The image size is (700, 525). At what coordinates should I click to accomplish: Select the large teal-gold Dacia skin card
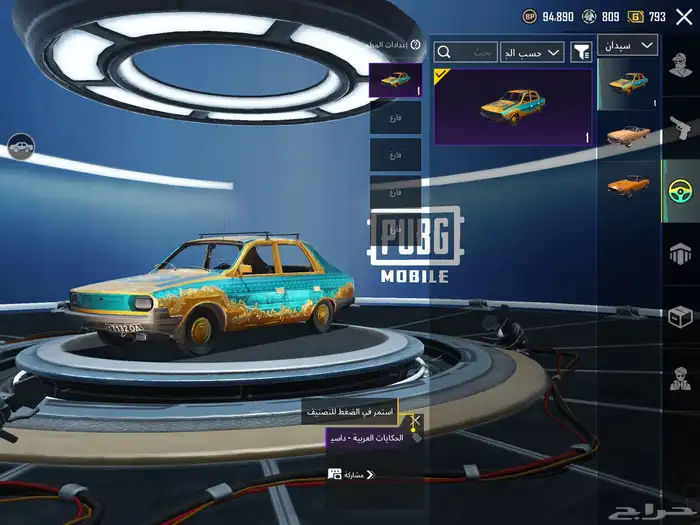[x=512, y=107]
